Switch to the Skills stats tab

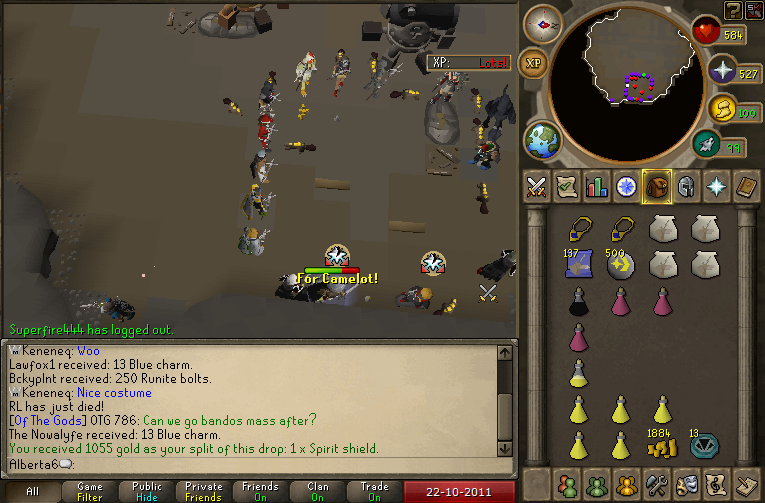[597, 186]
